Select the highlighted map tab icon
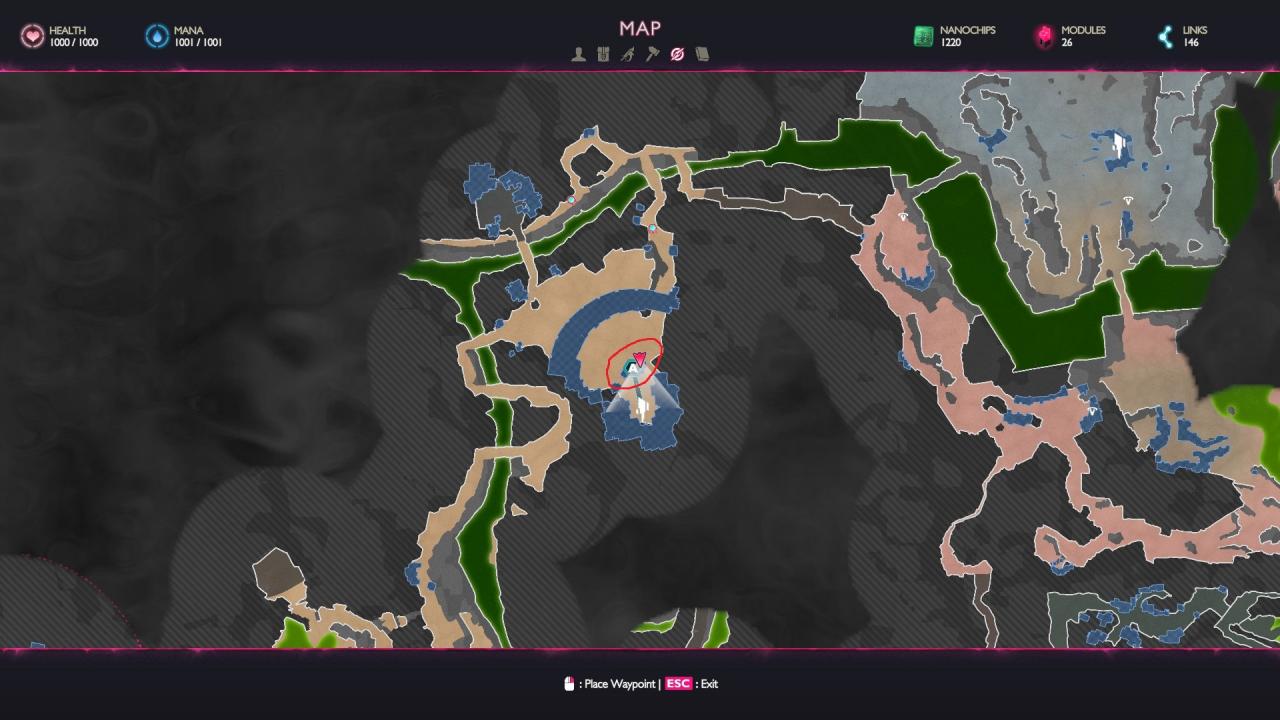The width and height of the screenshot is (1280, 720). tap(677, 54)
